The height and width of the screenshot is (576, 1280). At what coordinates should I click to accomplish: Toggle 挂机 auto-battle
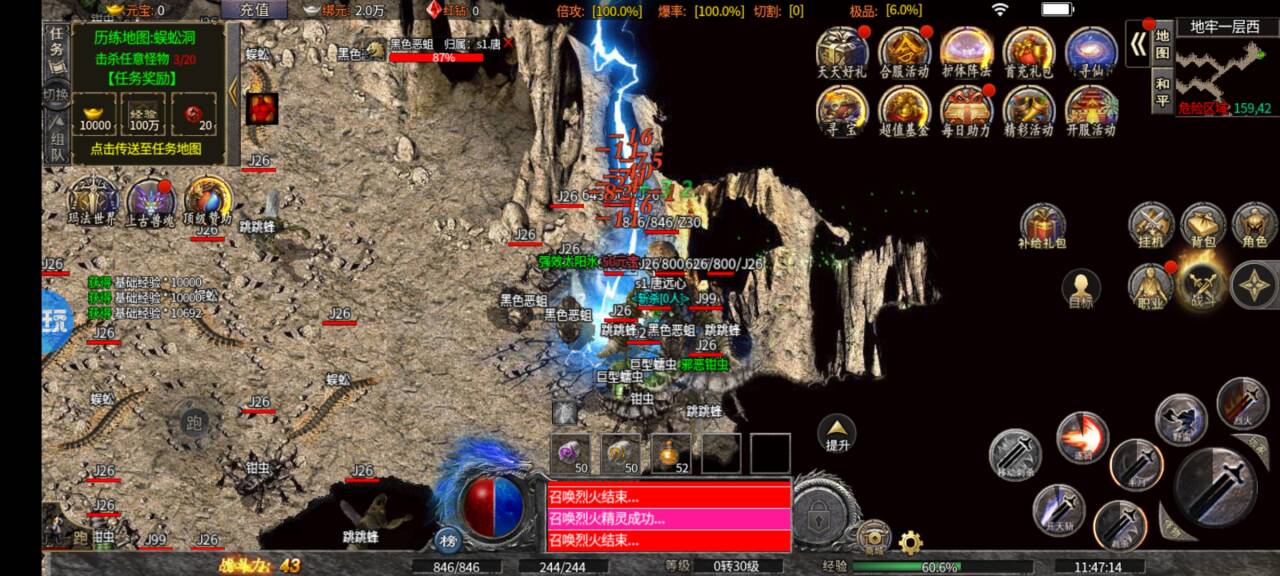coord(1151,226)
